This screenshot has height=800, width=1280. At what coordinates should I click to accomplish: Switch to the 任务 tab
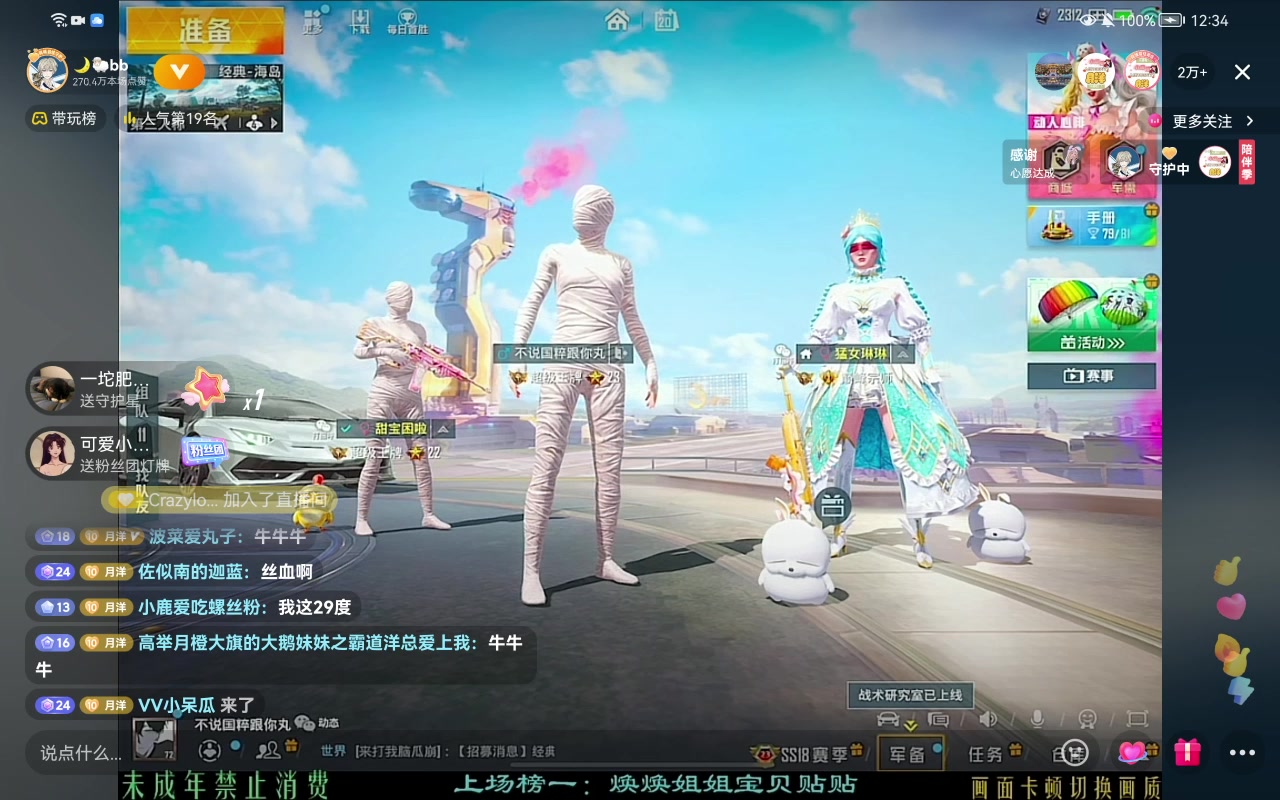[985, 752]
